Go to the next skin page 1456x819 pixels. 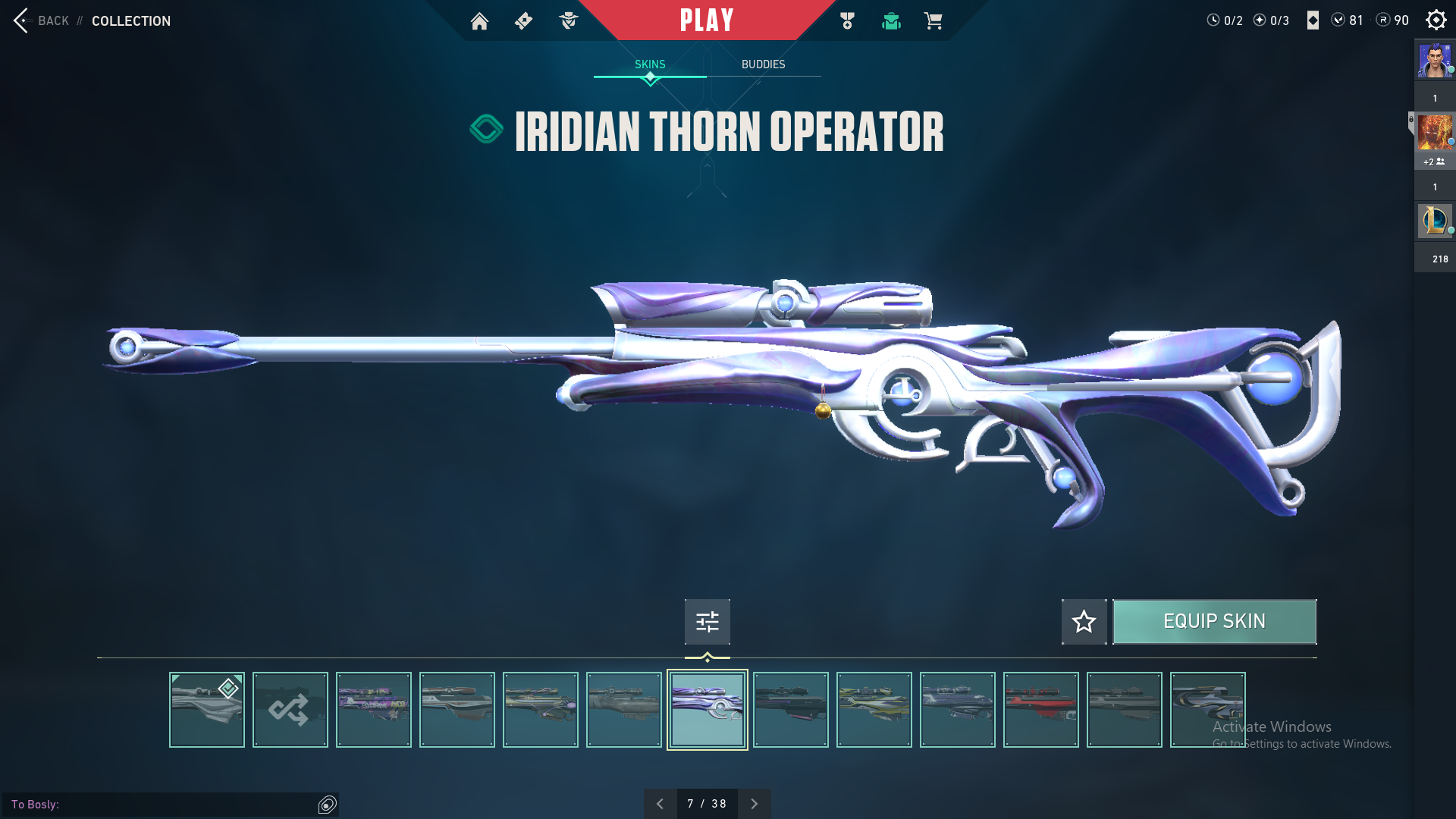click(754, 804)
